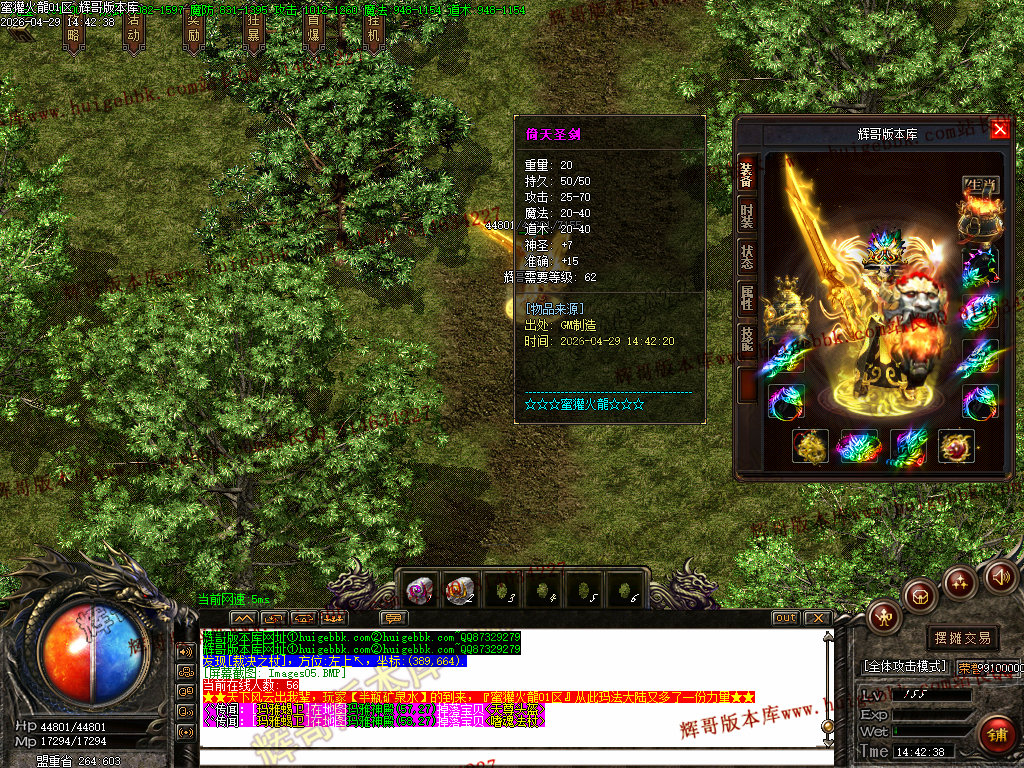Open the bag with the box icon
Screen dimensions: 1024x768
[919, 597]
